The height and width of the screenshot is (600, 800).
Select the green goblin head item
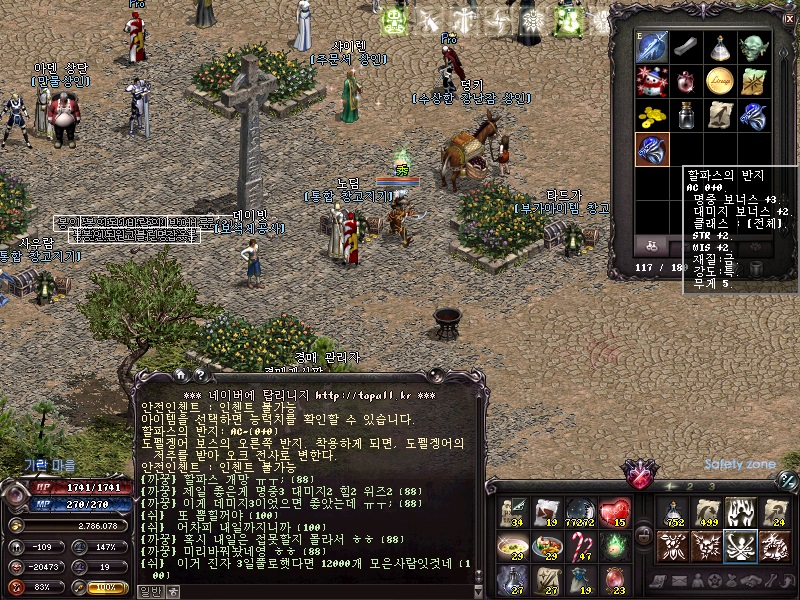point(755,47)
